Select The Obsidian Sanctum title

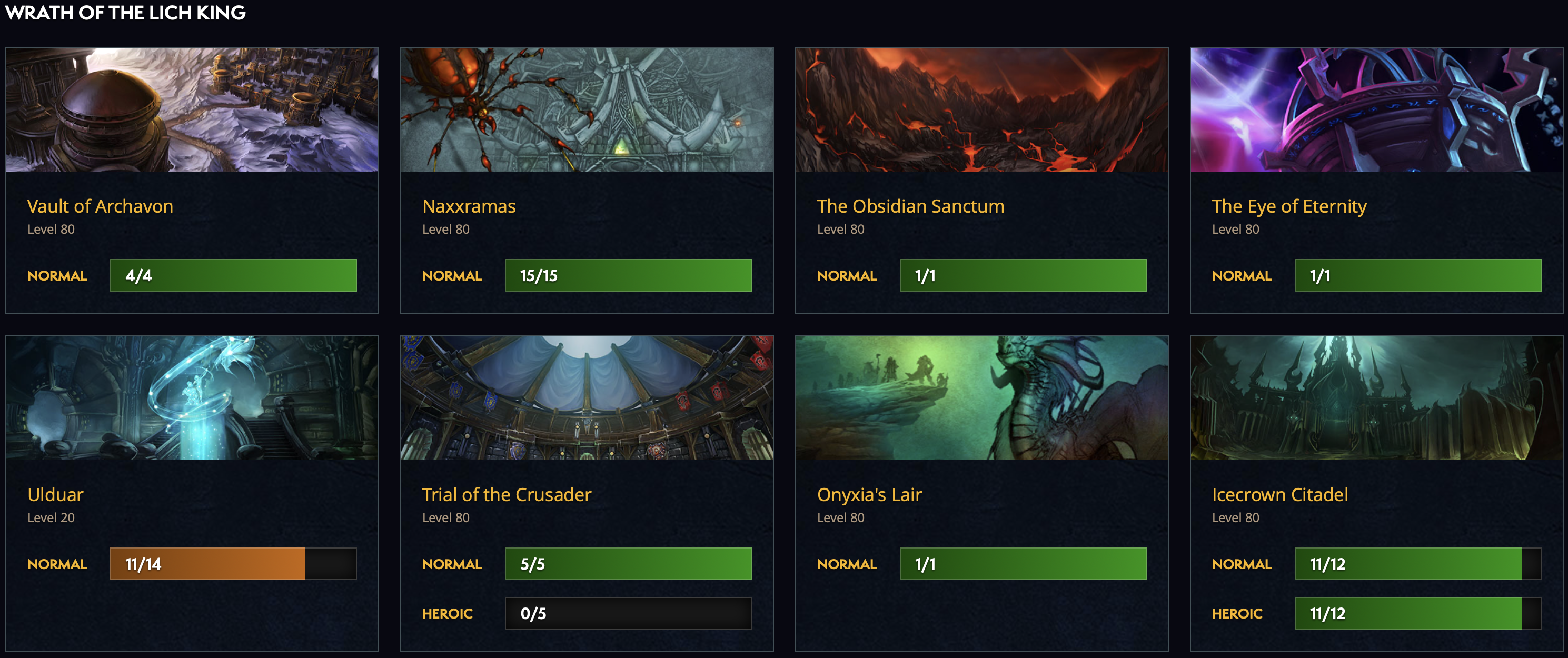click(910, 206)
